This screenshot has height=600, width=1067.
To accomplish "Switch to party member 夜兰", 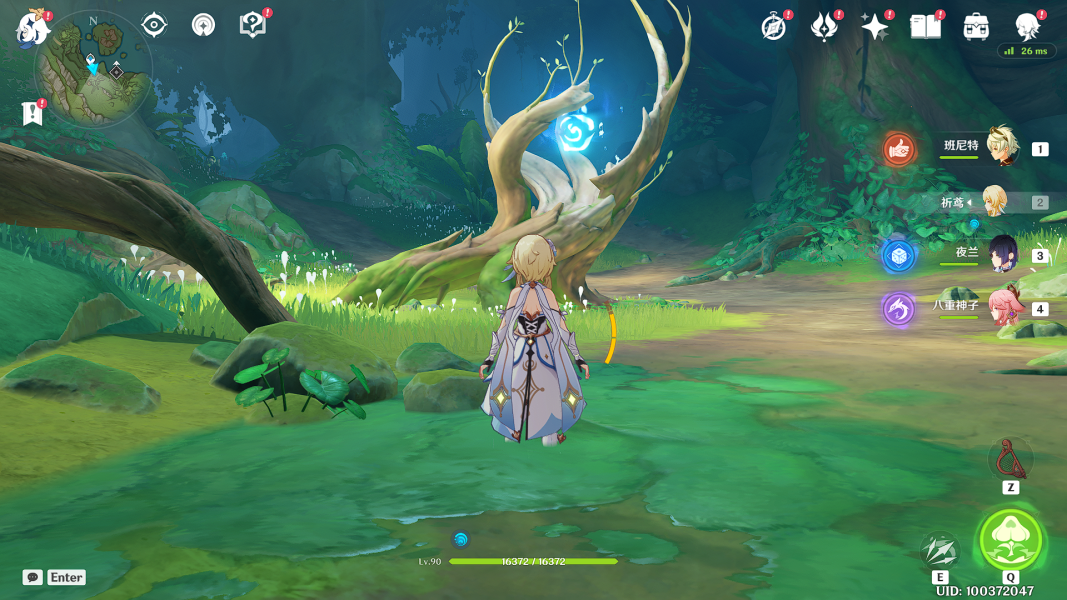I will point(1002,254).
